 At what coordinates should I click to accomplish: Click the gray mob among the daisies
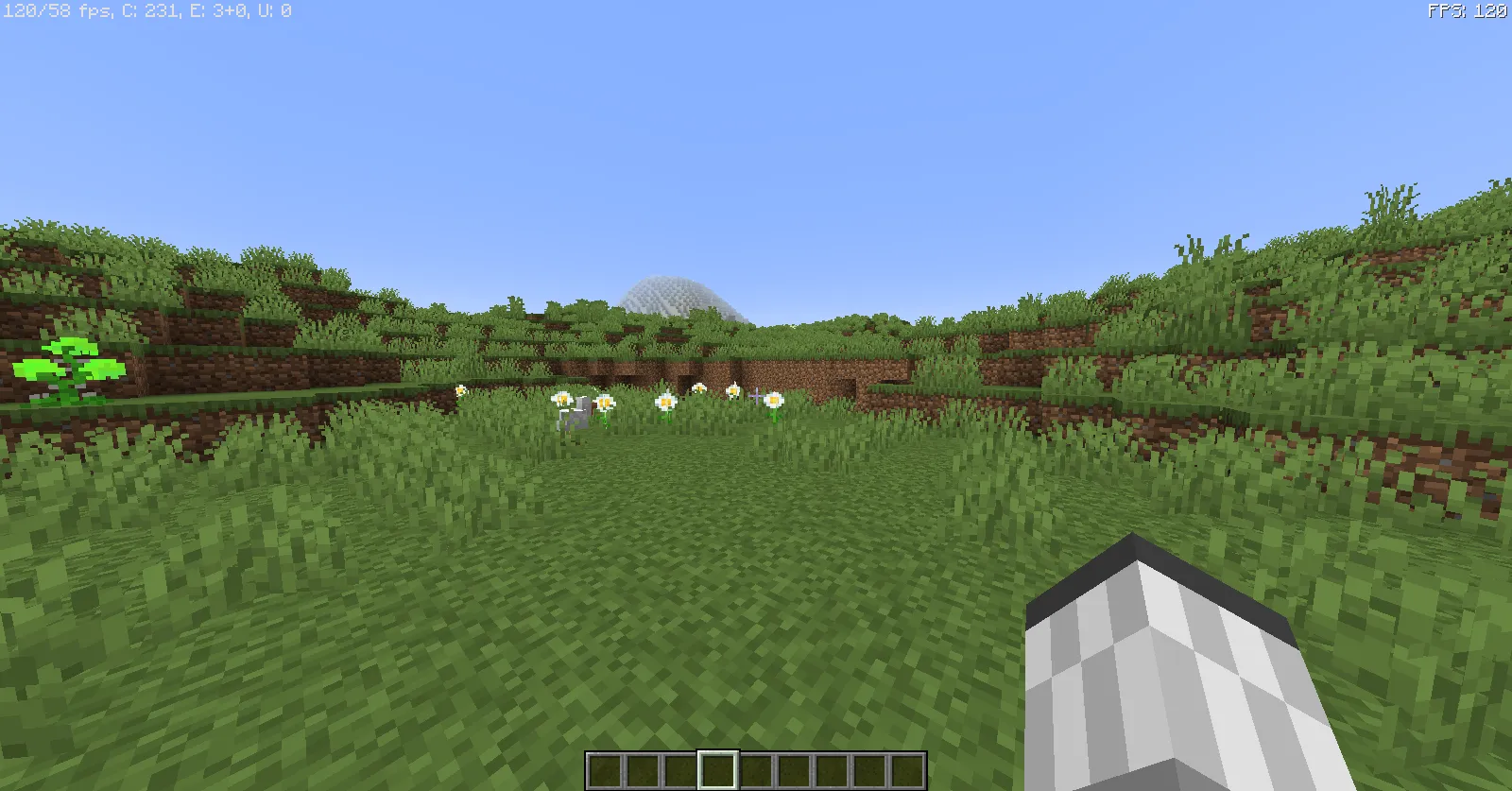578,416
